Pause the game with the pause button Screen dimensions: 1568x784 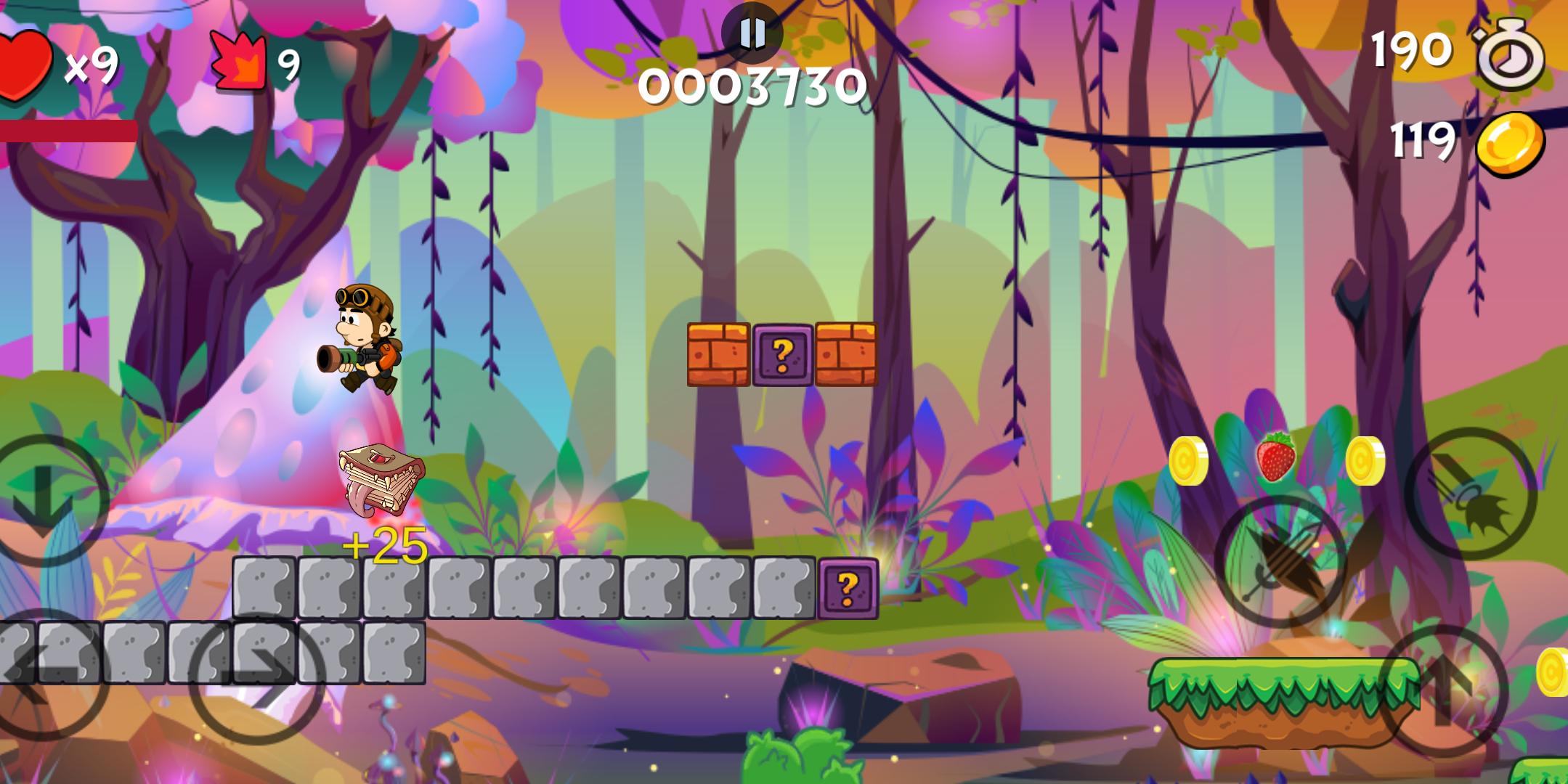point(752,33)
